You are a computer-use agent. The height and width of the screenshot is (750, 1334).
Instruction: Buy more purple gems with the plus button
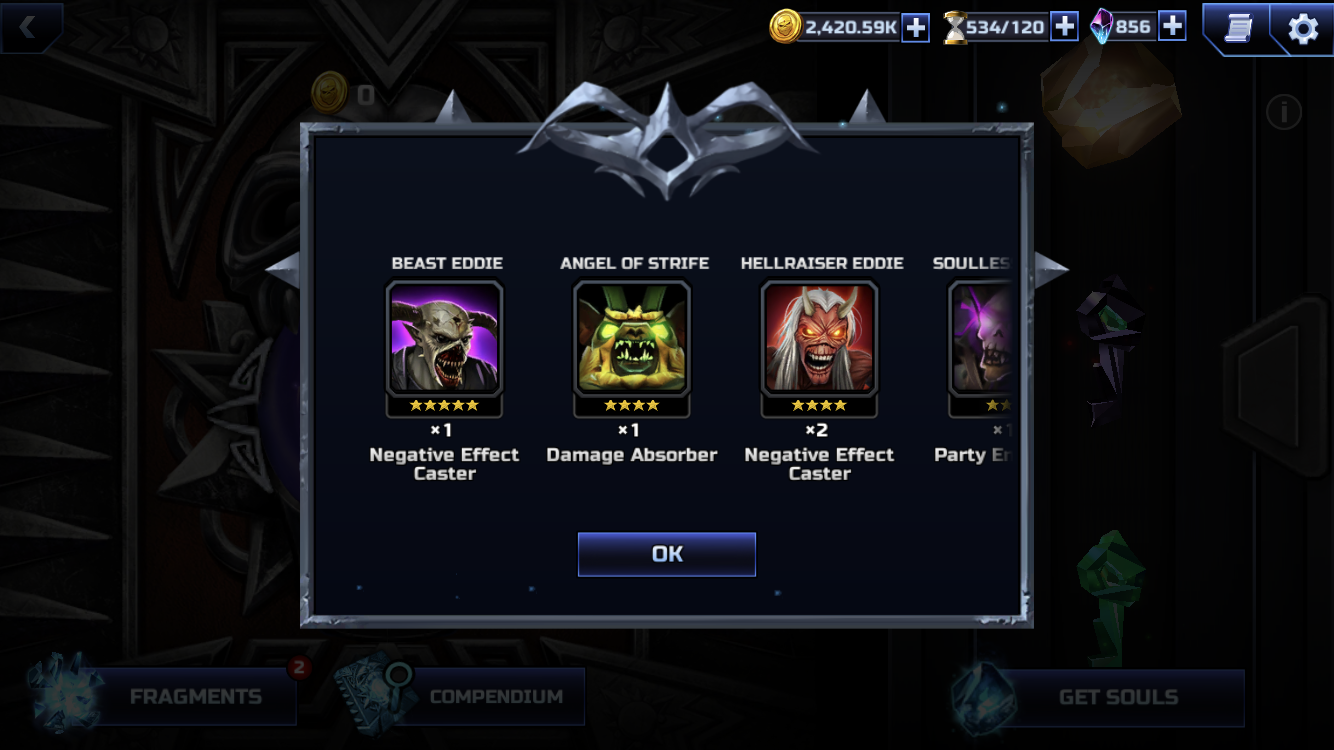point(1172,26)
